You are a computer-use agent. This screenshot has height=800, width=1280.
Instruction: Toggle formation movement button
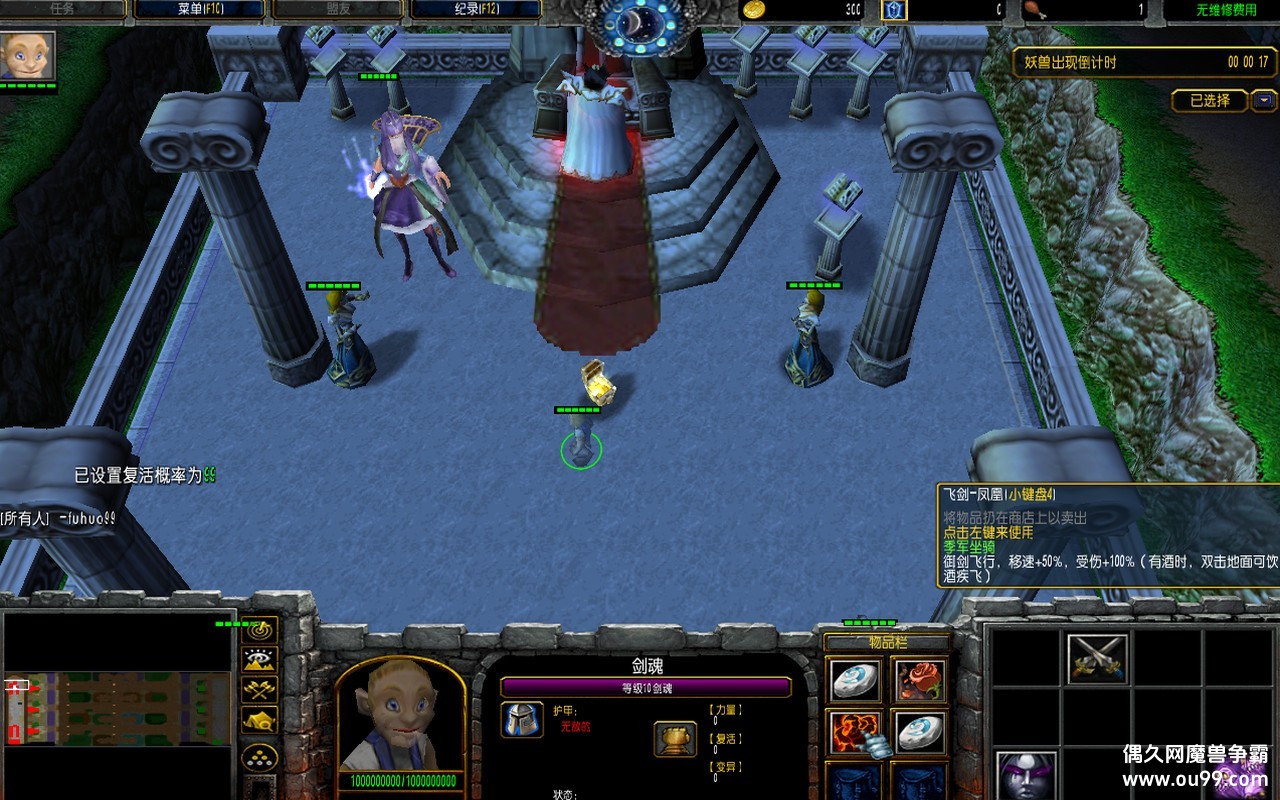coord(260,756)
